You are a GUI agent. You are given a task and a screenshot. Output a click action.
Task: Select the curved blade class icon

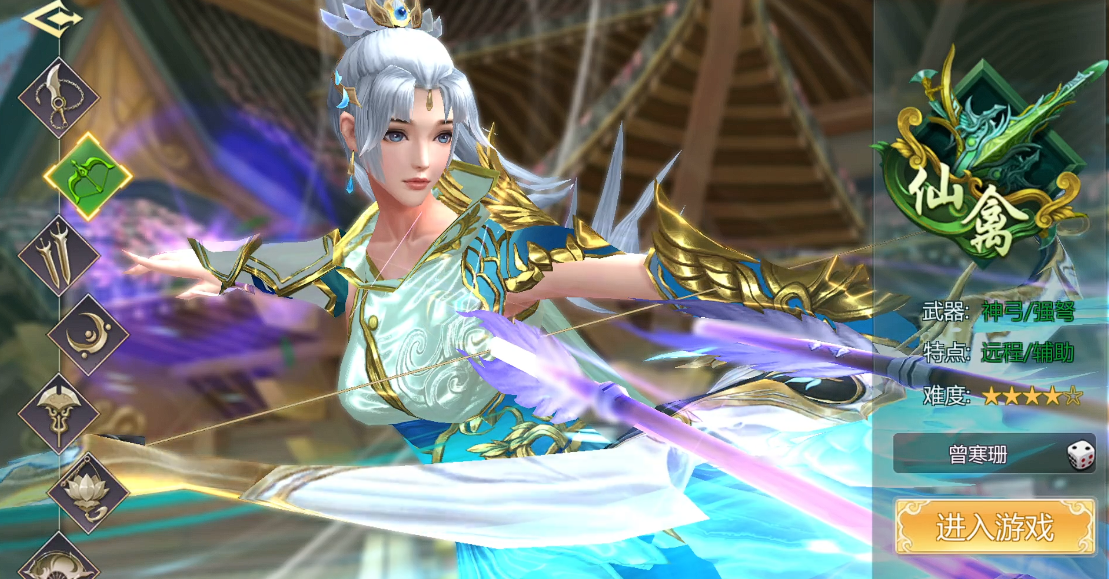tap(60, 97)
